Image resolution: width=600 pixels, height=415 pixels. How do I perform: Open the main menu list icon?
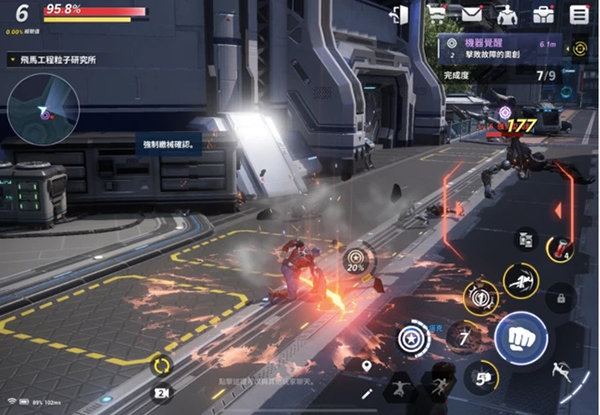pos(579,14)
